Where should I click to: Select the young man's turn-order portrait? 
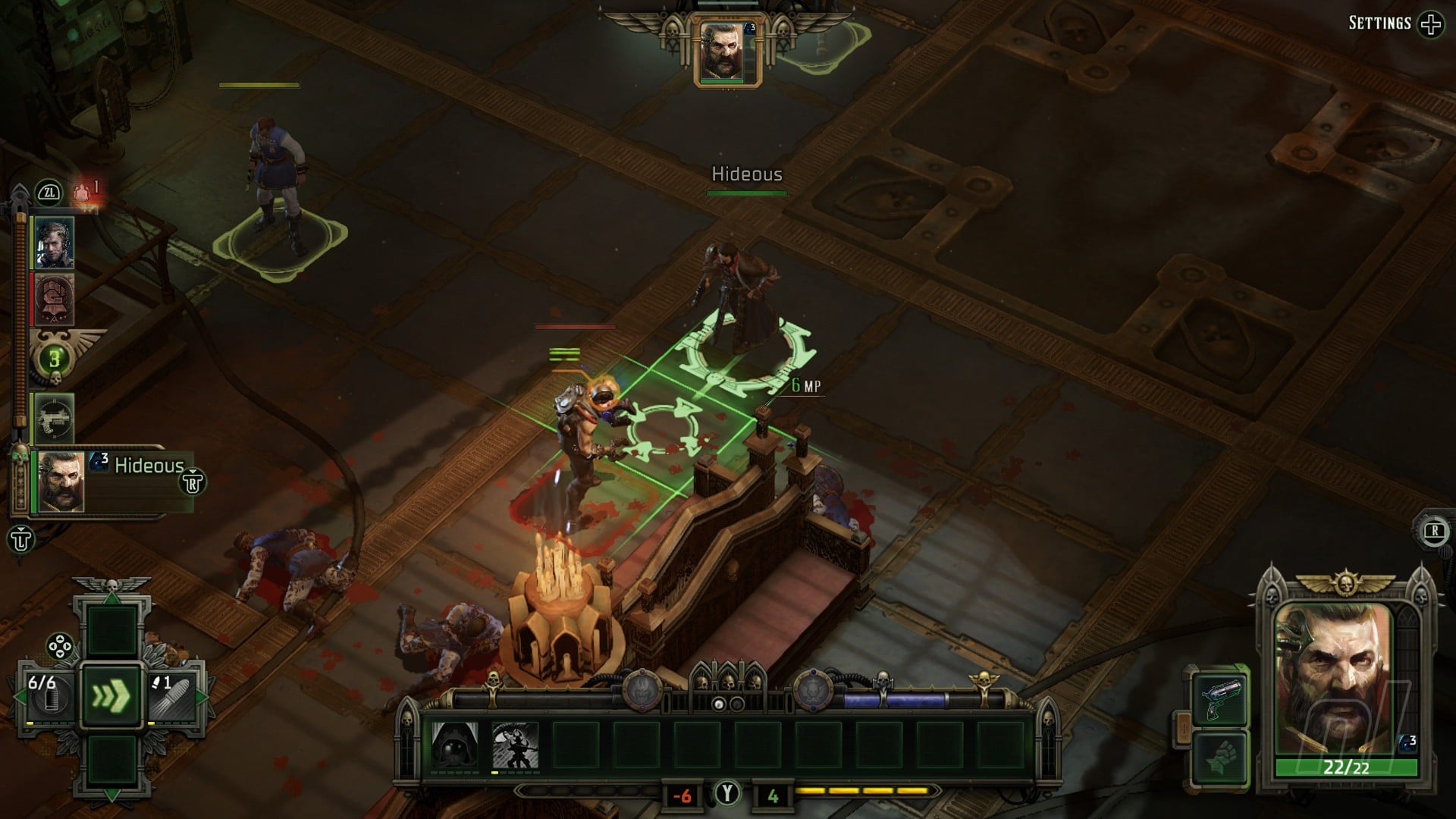click(55, 243)
